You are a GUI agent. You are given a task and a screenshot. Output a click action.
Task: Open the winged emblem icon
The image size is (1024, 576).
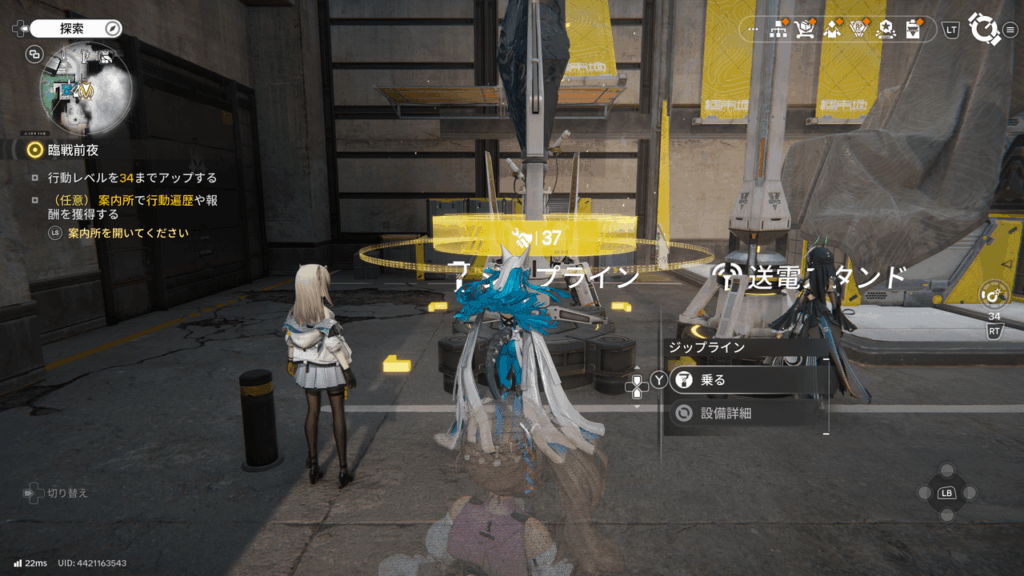pyautogui.click(x=857, y=30)
